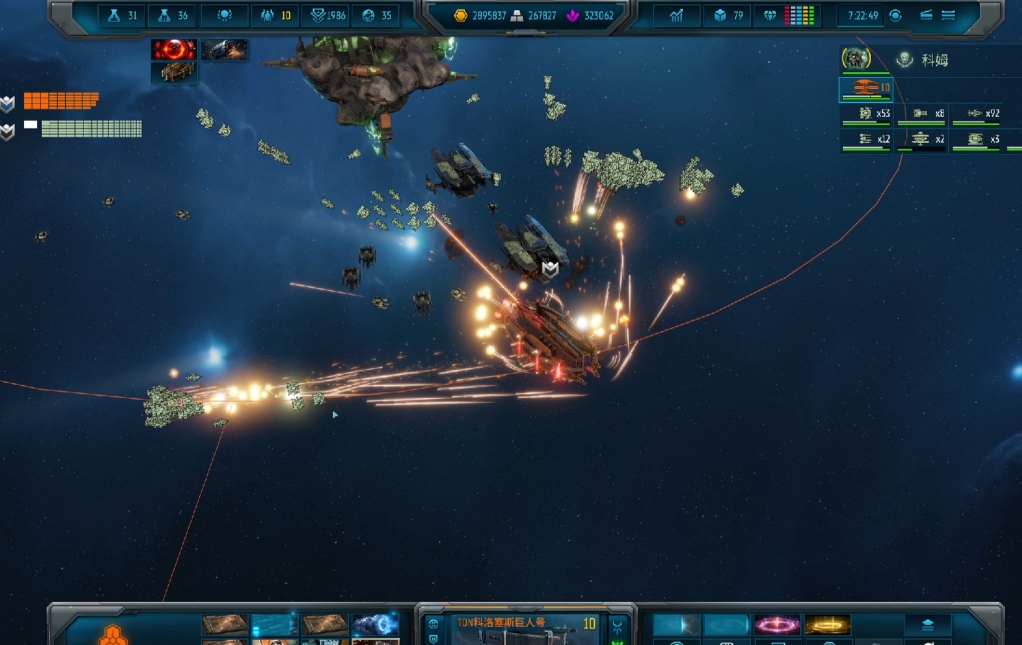Select the blue energy orb ability icon
Image resolution: width=1022 pixels, height=645 pixels.
point(375,625)
